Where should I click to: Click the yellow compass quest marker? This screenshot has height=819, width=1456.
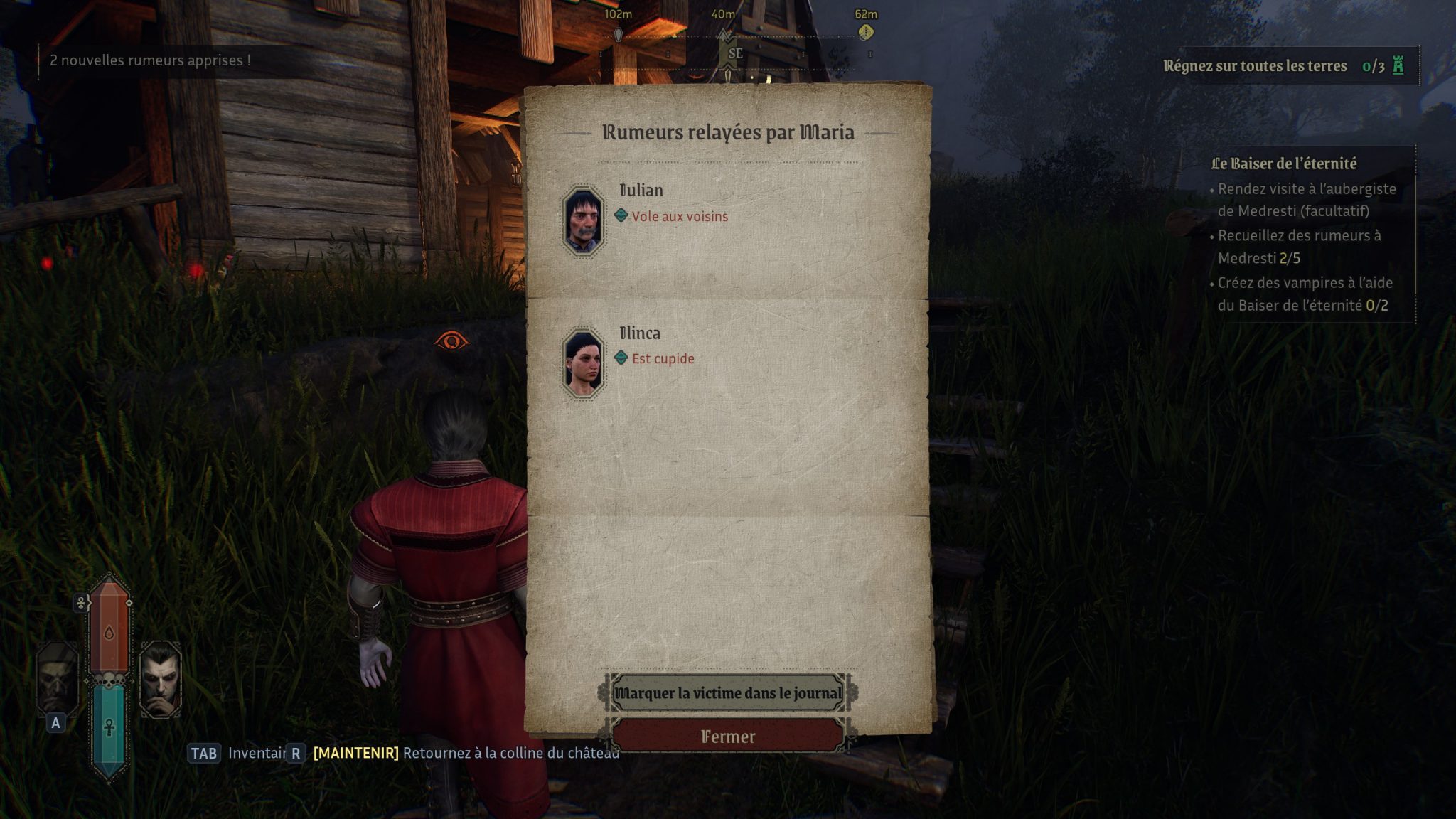pos(865,32)
